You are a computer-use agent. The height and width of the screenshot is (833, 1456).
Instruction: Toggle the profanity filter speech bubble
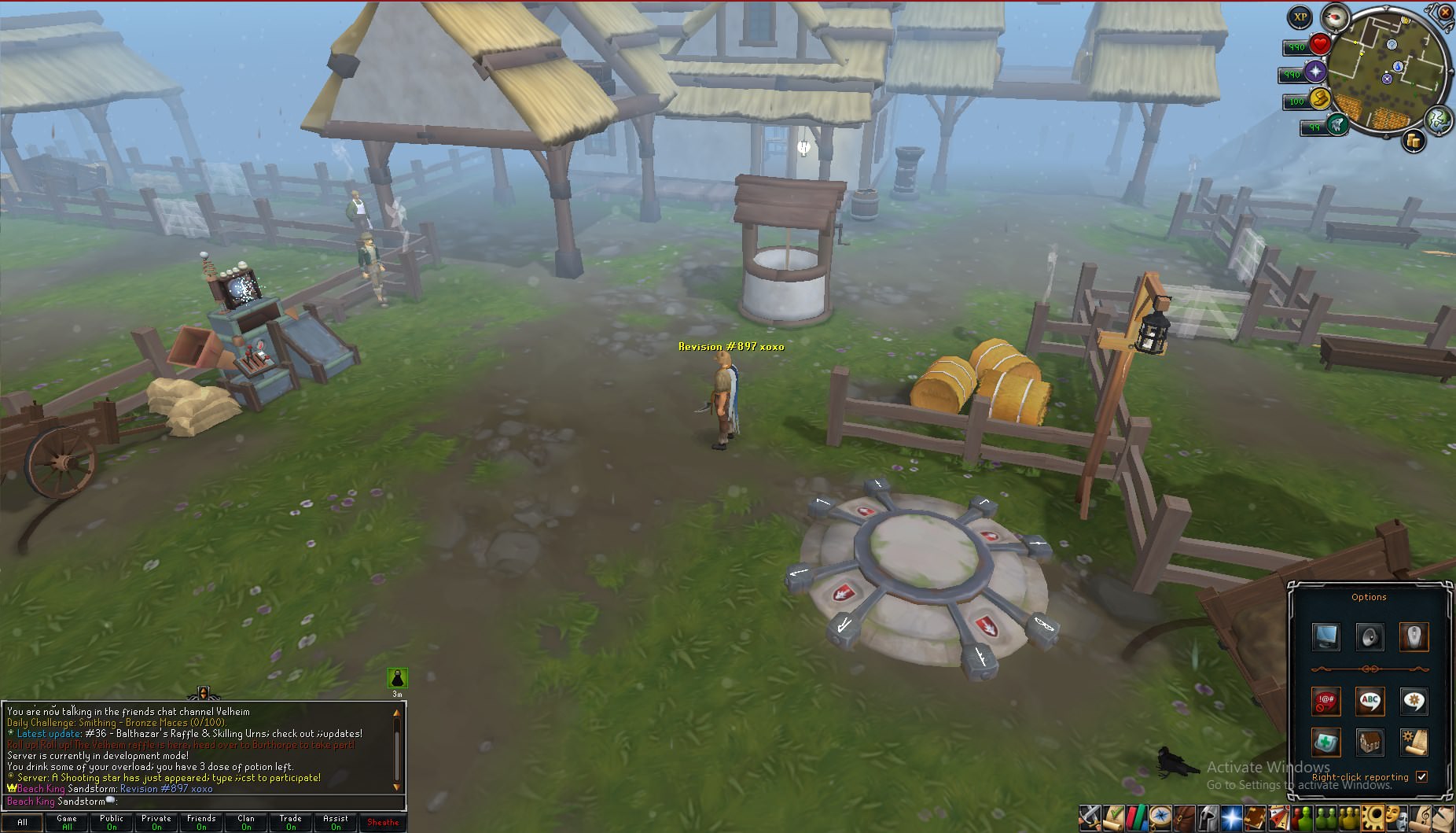click(x=1326, y=701)
